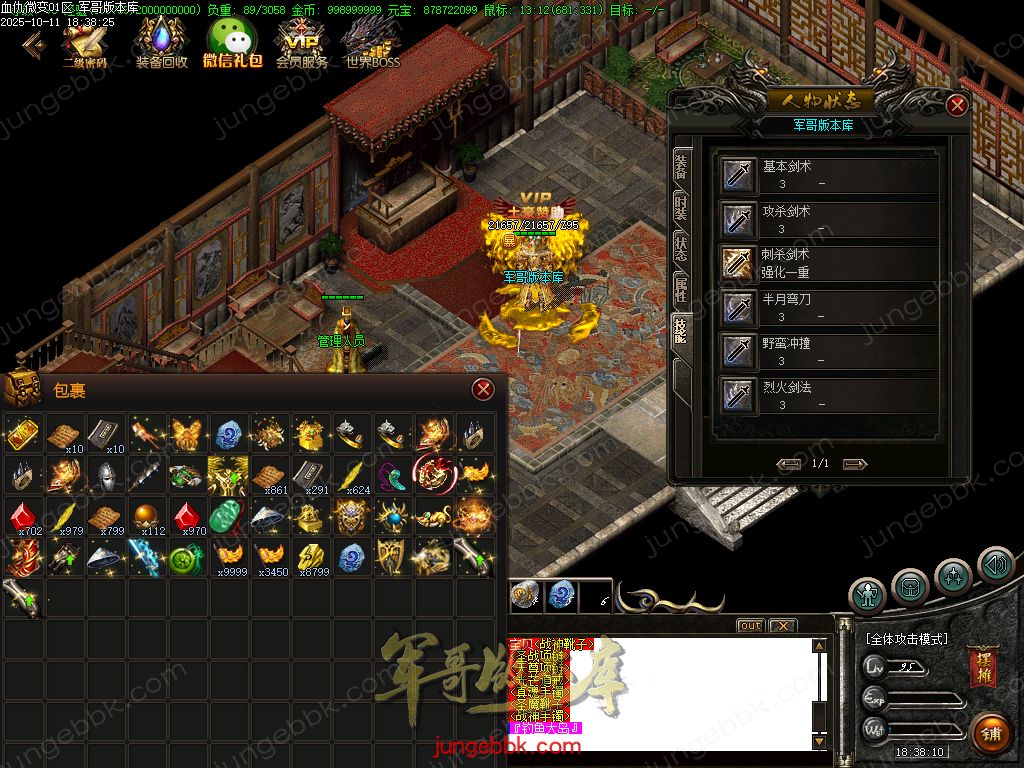Claim the 微信礼包 WeChat gift pack
This screenshot has height=768, width=1024.
tap(232, 42)
